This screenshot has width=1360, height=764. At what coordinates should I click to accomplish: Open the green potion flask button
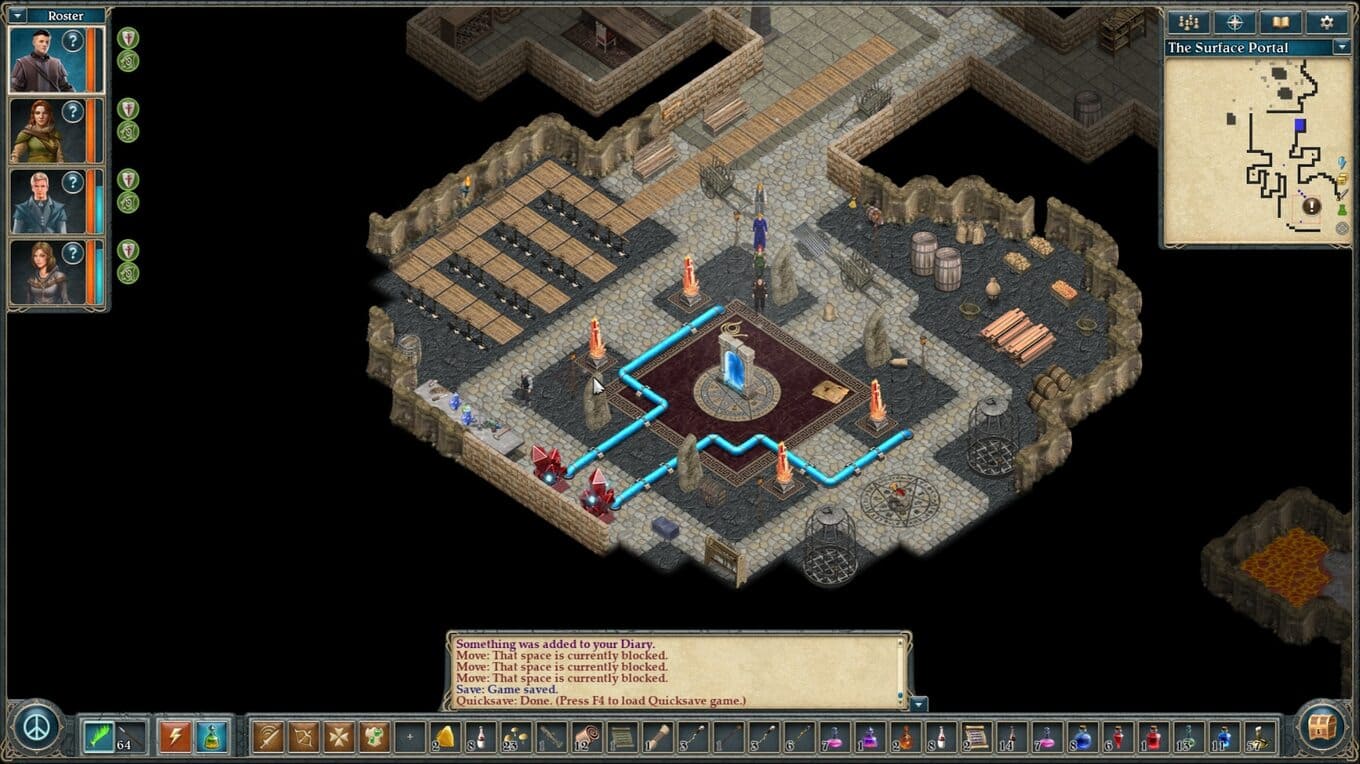pos(211,737)
